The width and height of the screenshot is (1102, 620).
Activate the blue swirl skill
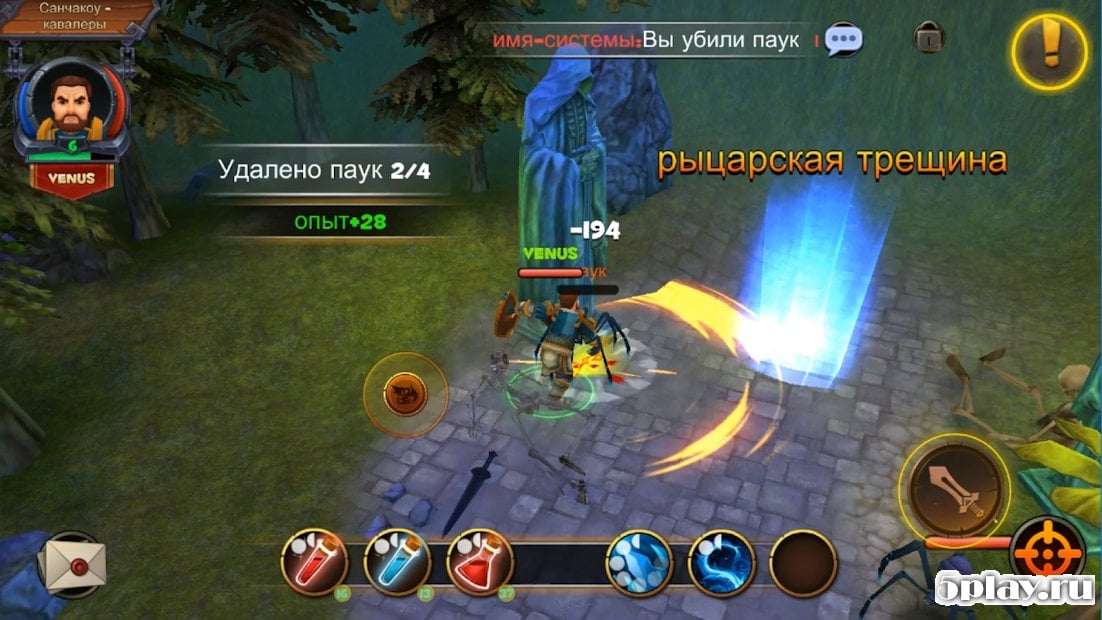coord(720,563)
